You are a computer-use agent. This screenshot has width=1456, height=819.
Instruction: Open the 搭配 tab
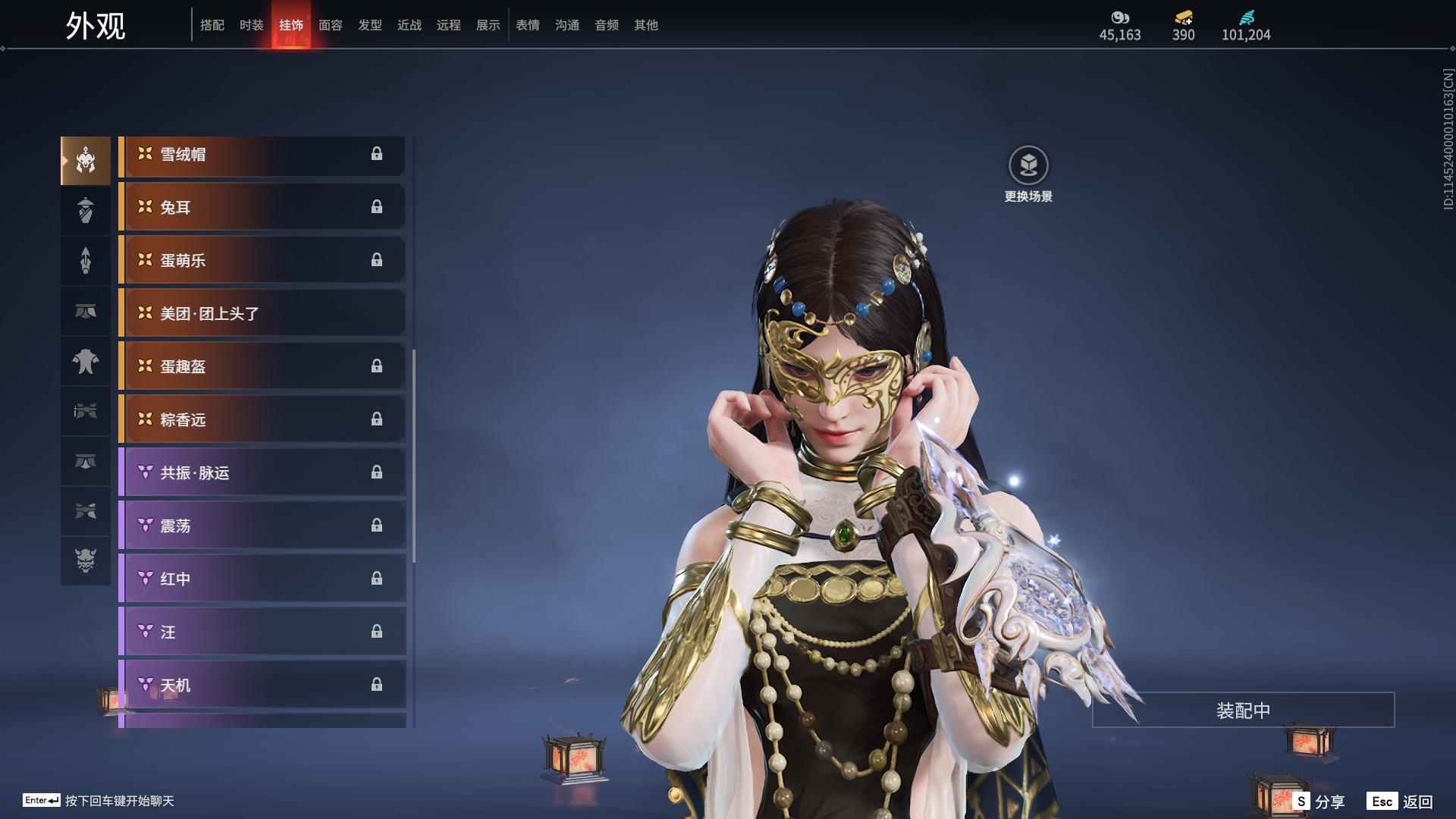point(212,25)
